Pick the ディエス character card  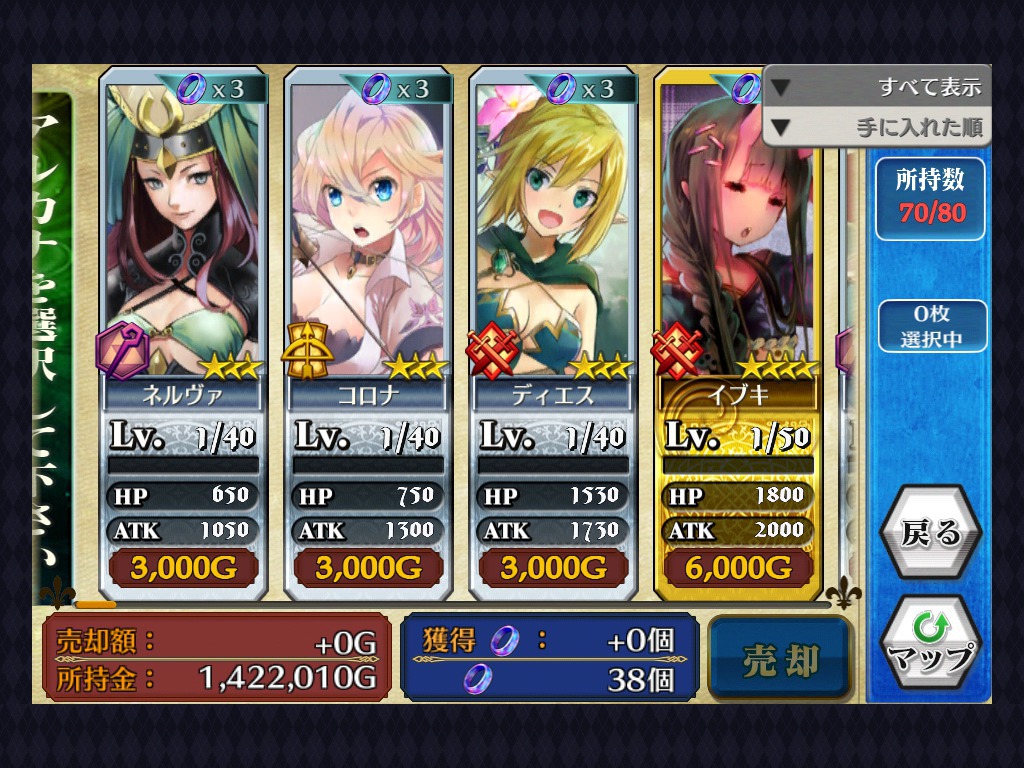(x=553, y=330)
